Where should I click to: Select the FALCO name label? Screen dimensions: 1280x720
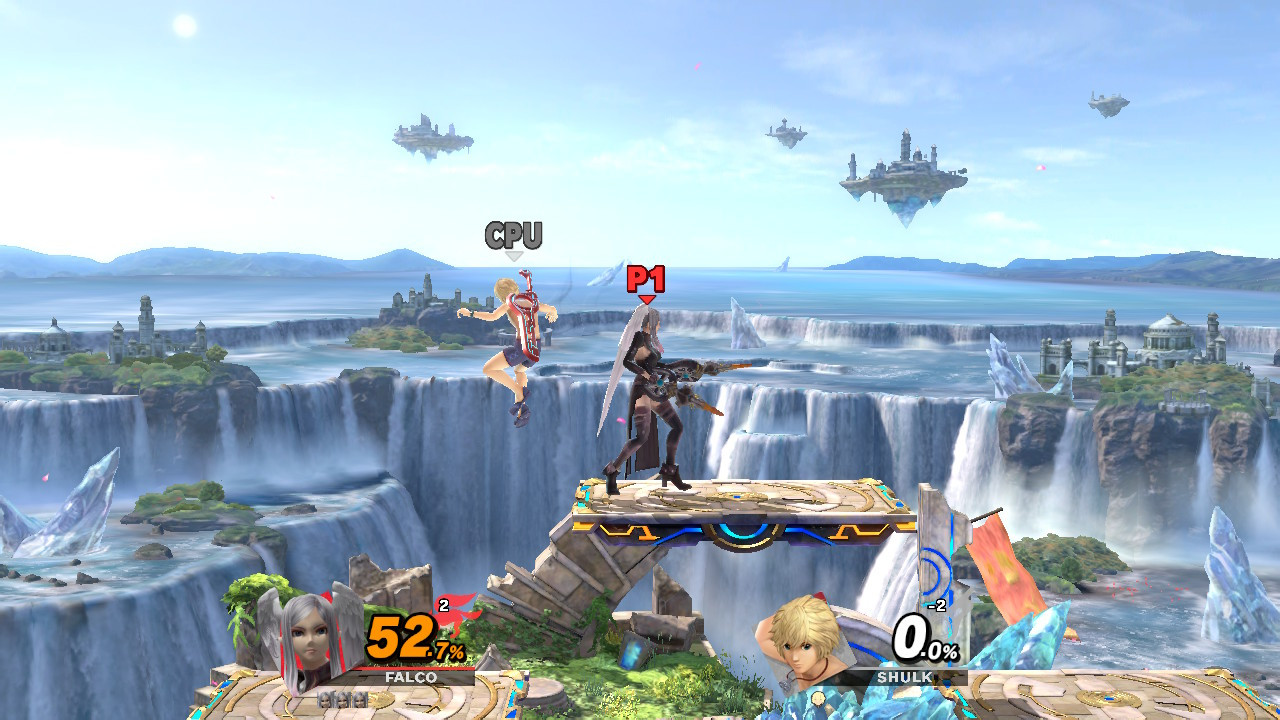(412, 677)
